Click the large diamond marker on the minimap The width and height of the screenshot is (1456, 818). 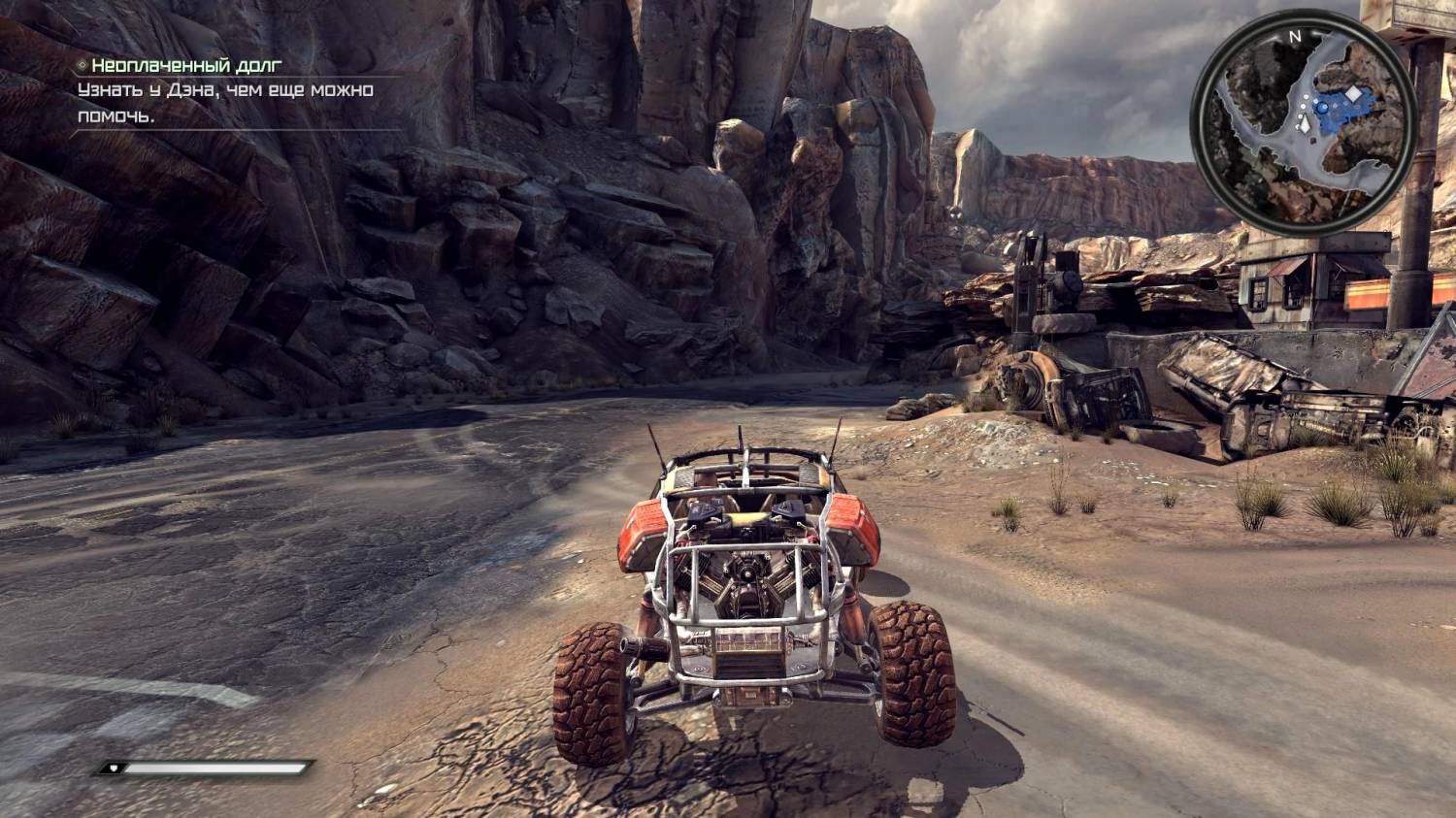pos(1352,95)
